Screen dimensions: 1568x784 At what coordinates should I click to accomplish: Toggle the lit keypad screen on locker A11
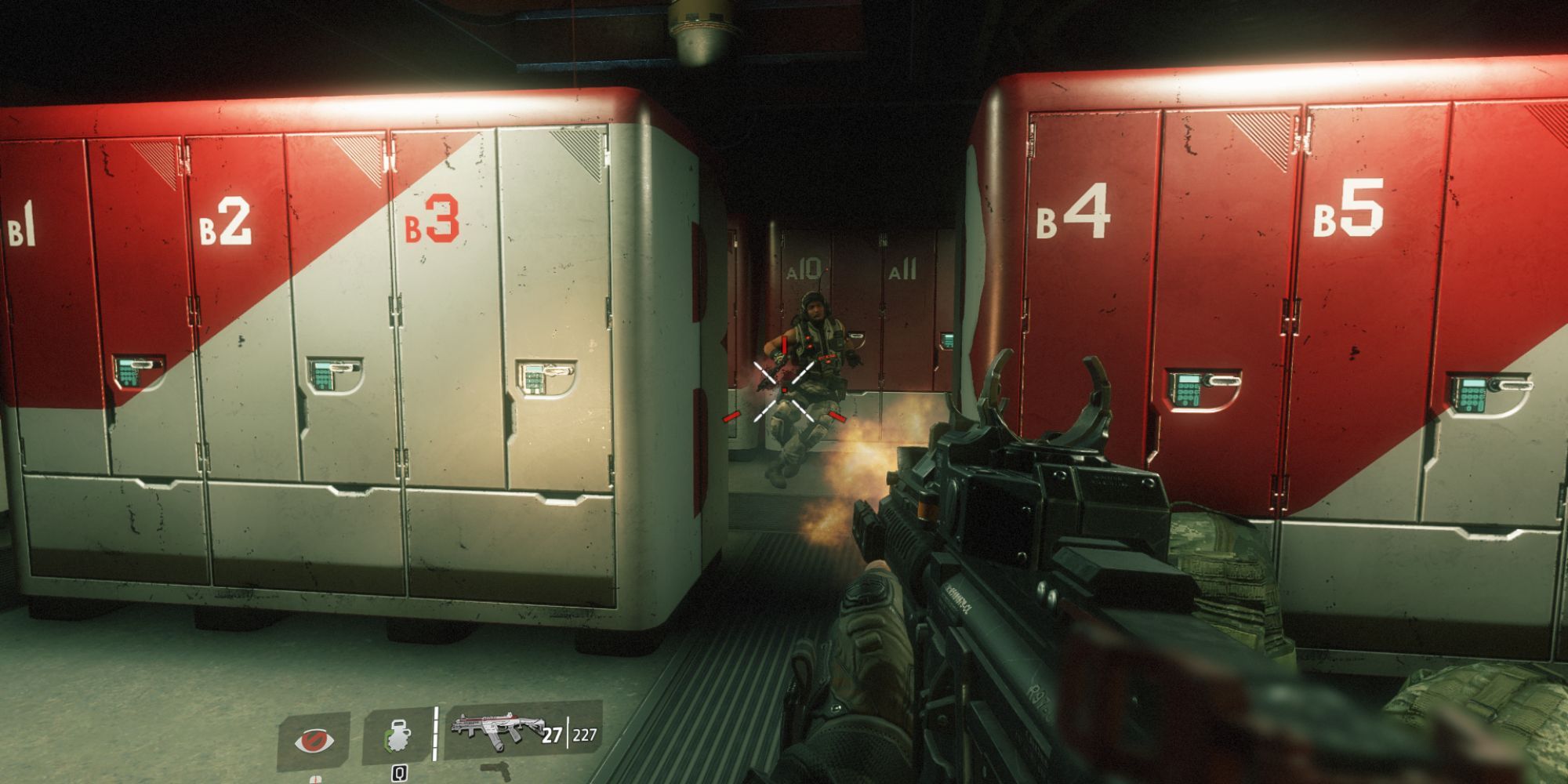click(947, 339)
